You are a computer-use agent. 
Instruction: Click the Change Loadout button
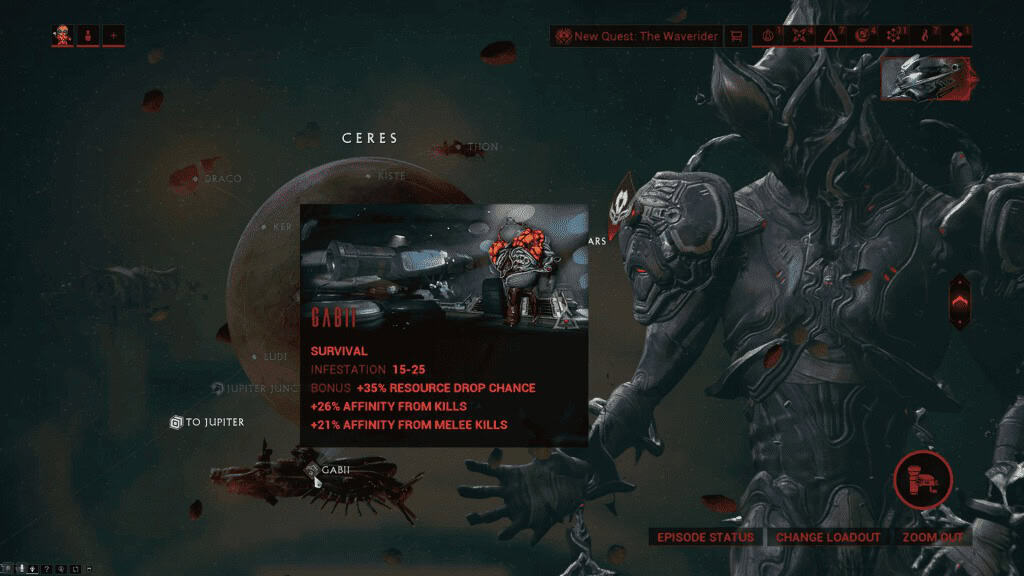828,537
